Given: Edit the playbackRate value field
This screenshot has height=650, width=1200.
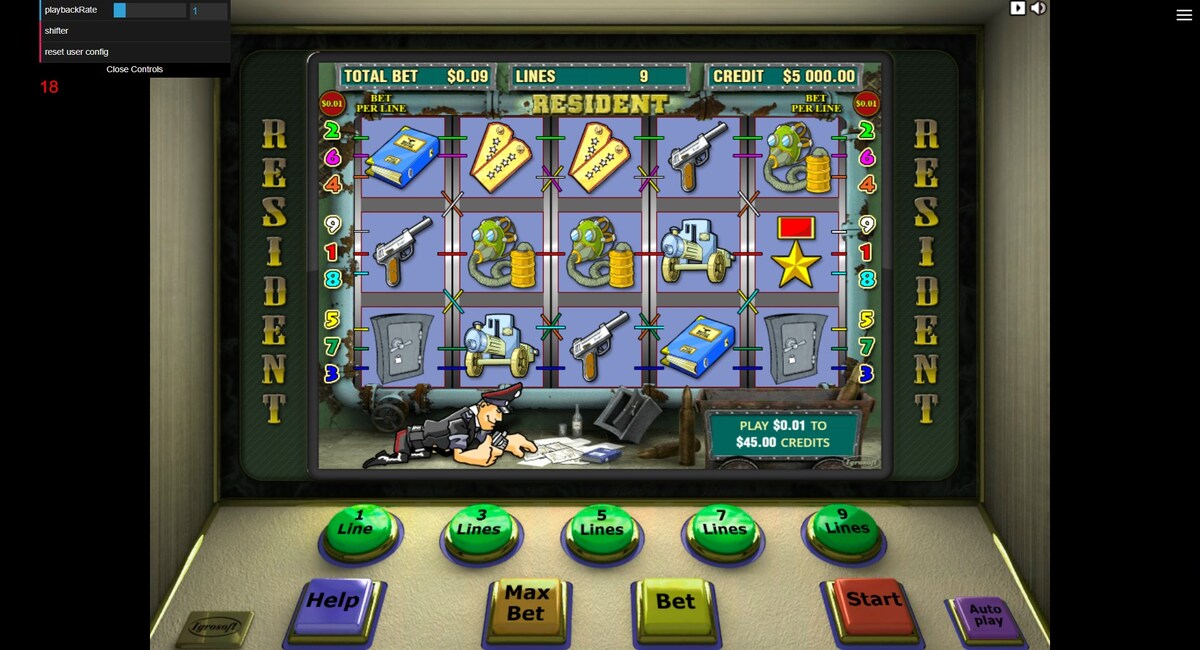Looking at the screenshot, I should click(208, 10).
